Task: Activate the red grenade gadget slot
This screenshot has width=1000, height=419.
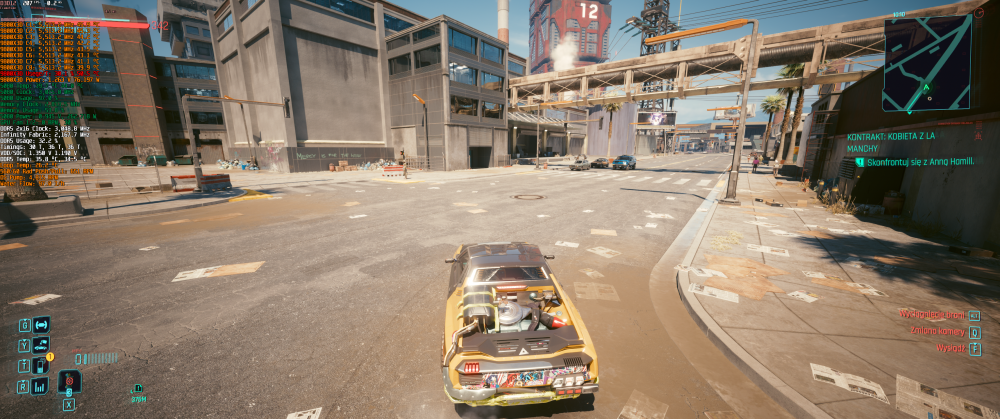Action: click(69, 381)
